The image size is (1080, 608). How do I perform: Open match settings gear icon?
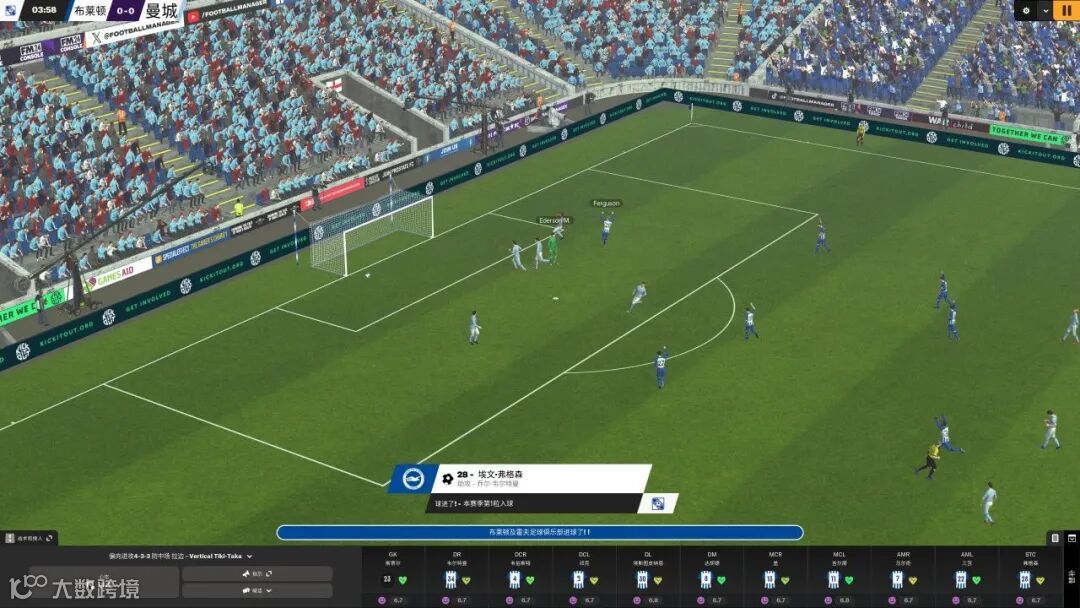point(1025,10)
